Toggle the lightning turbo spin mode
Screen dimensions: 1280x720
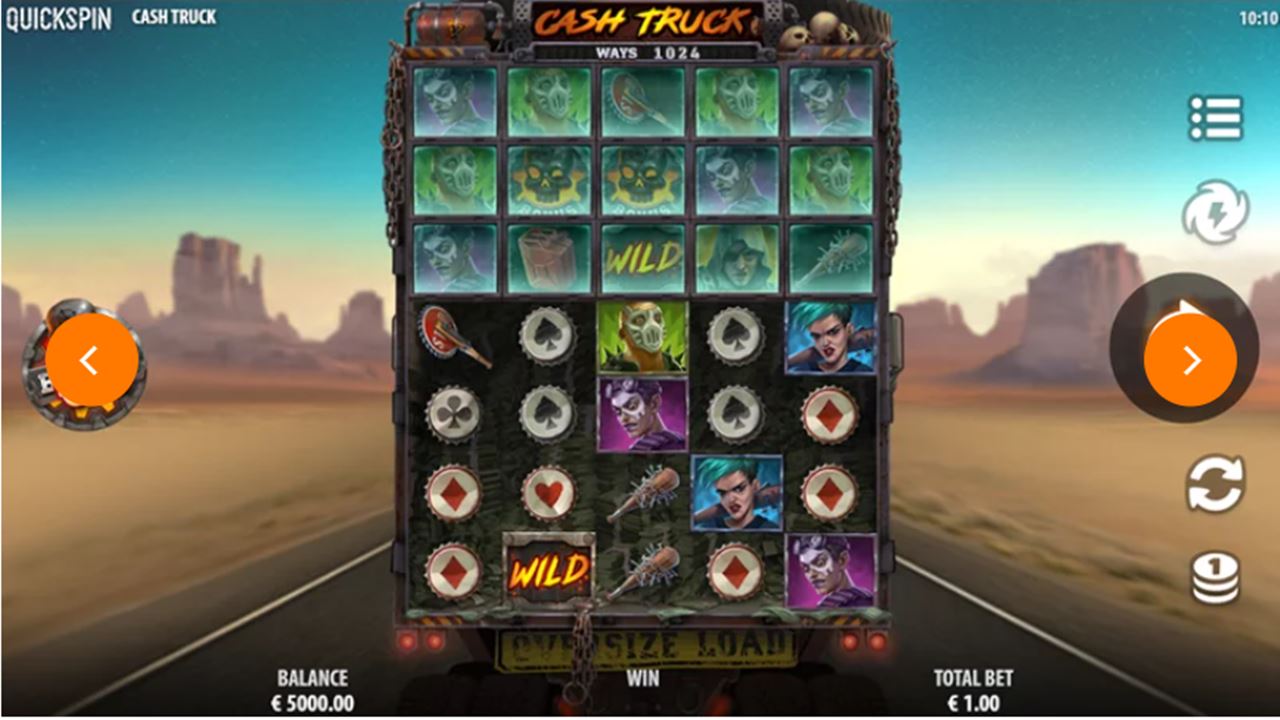(1215, 212)
